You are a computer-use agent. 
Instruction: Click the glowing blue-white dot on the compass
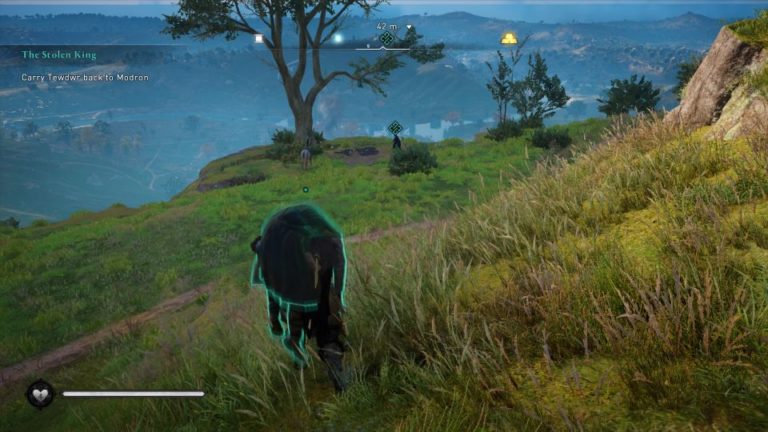tap(338, 38)
